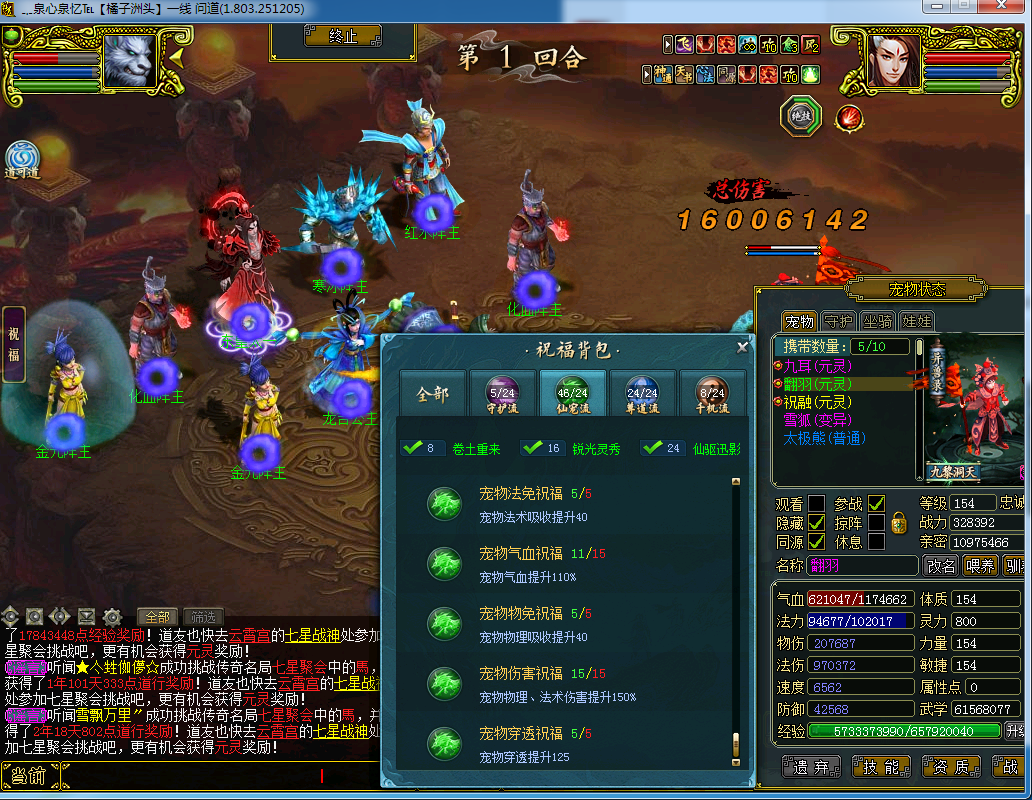
Task: Open the 尊道流 blessing tab
Action: click(642, 394)
